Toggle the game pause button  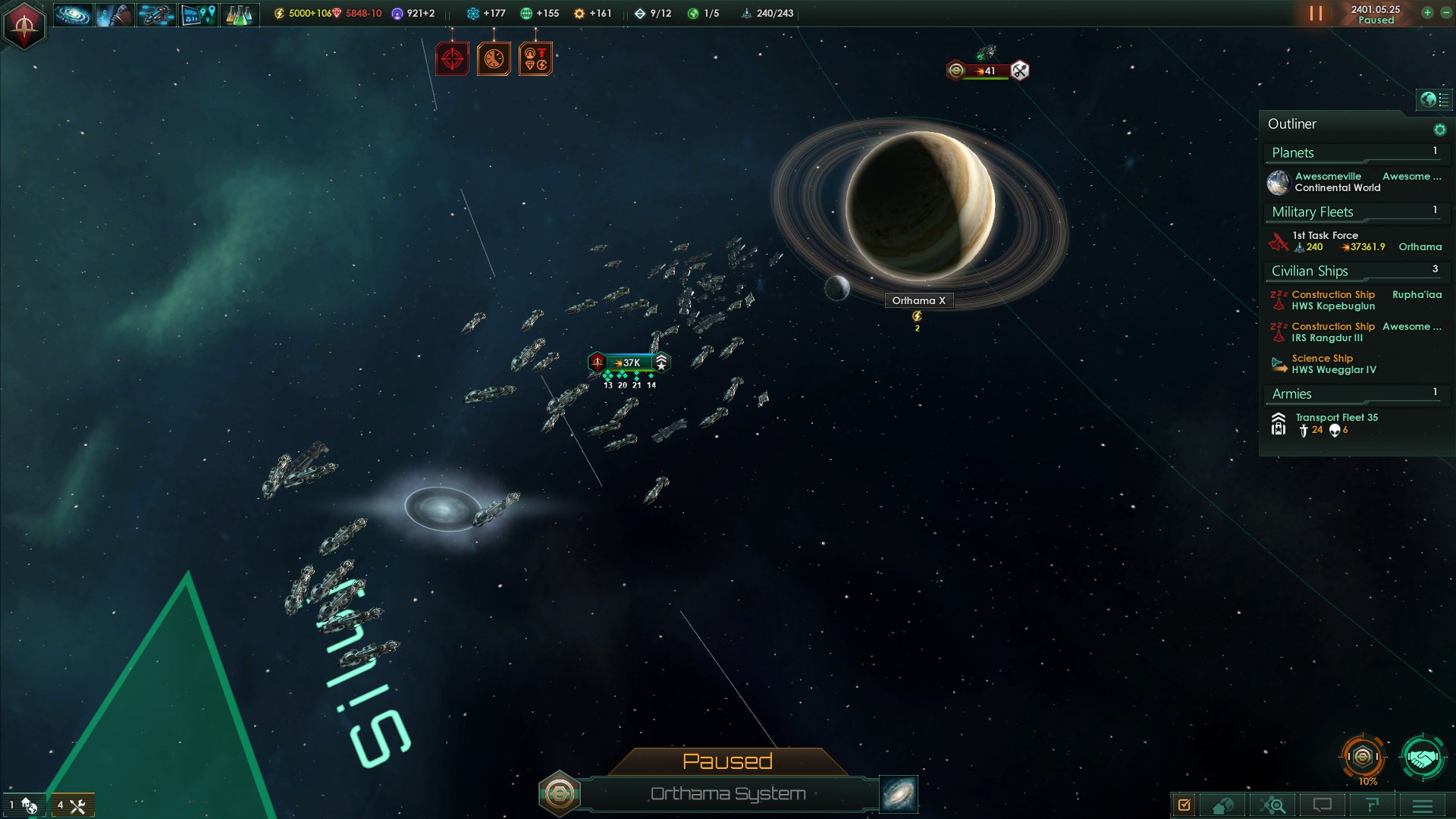click(1316, 14)
